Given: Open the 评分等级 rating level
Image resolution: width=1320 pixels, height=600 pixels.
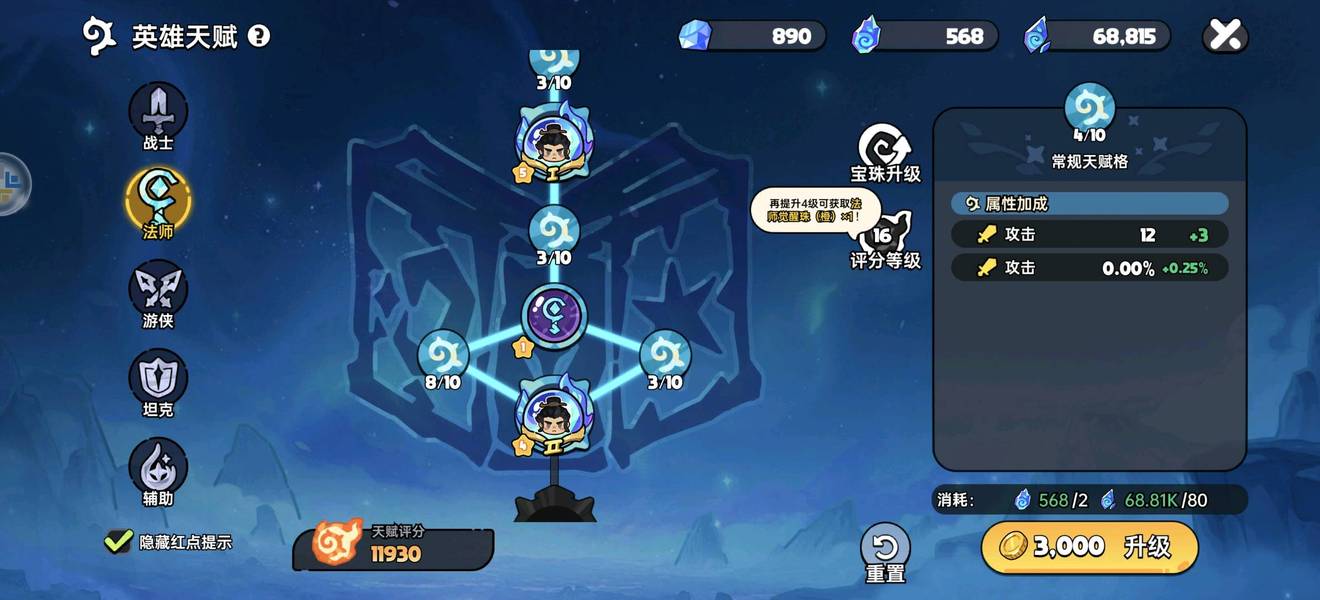Looking at the screenshot, I should (x=885, y=238).
